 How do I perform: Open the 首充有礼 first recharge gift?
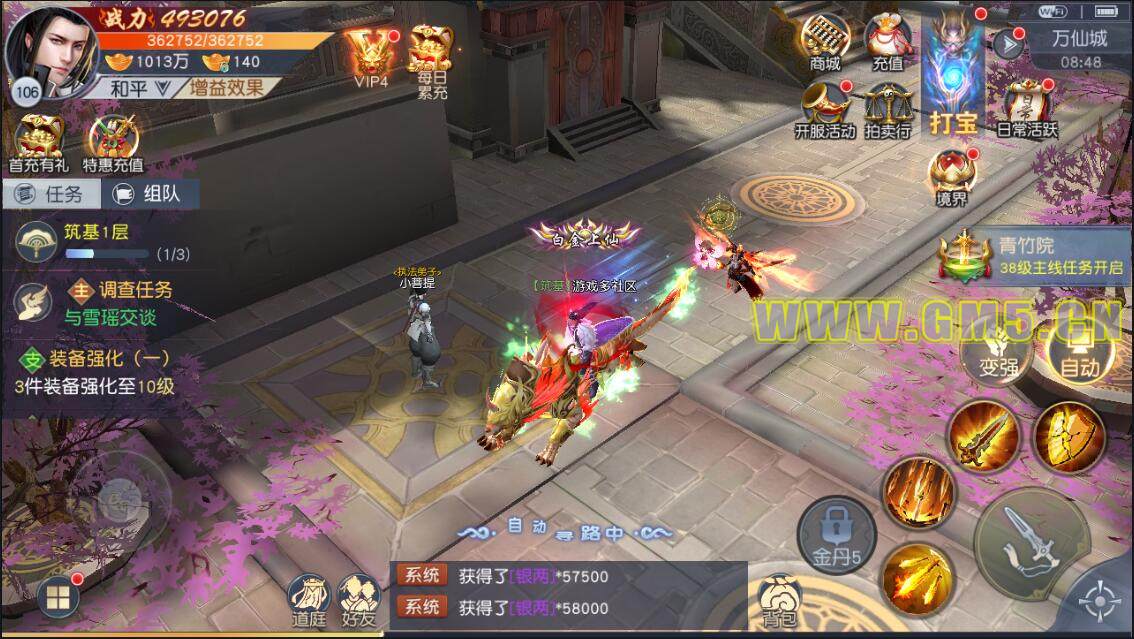click(x=36, y=144)
